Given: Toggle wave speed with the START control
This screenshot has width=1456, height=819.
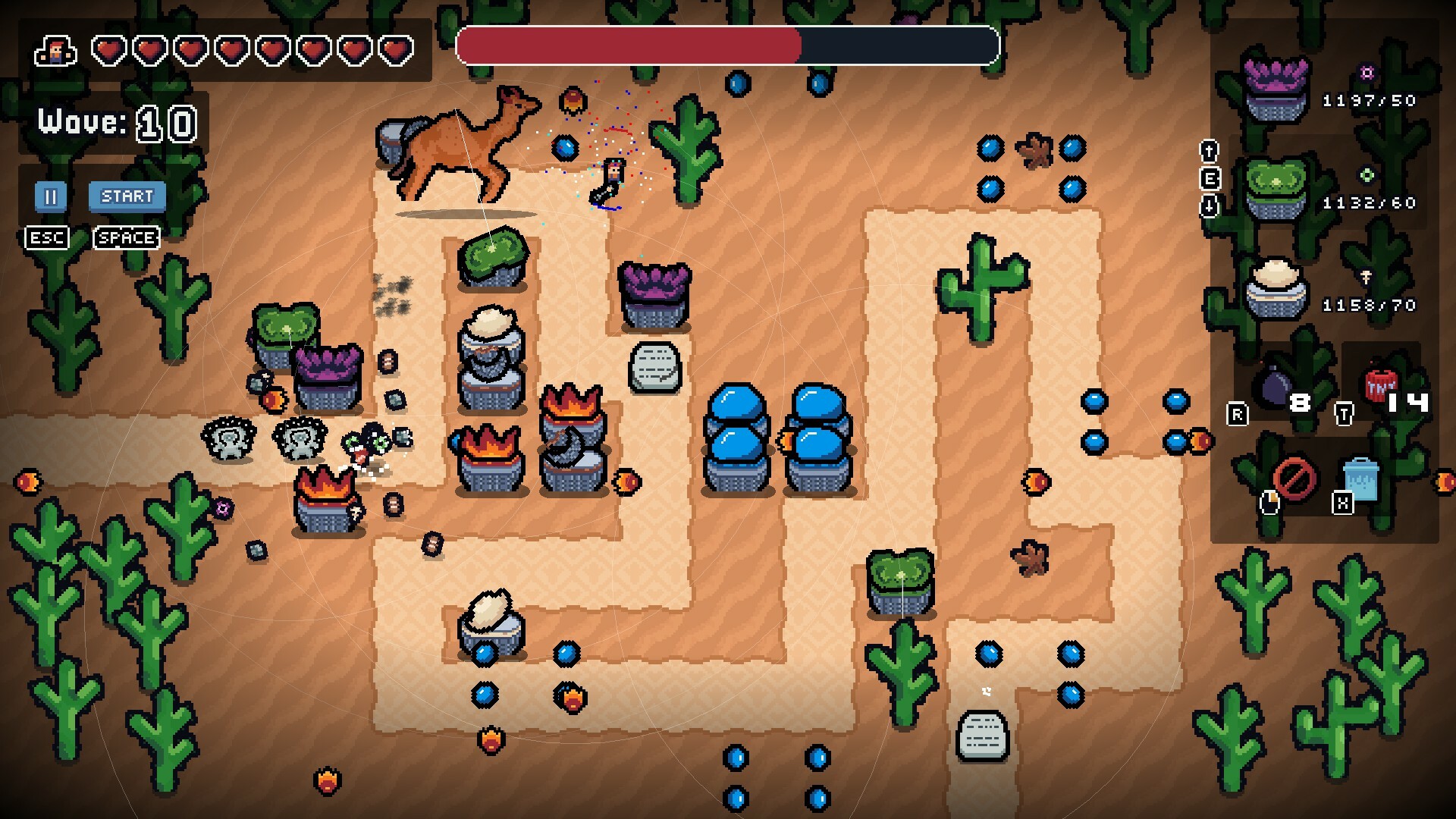Looking at the screenshot, I should [126, 196].
